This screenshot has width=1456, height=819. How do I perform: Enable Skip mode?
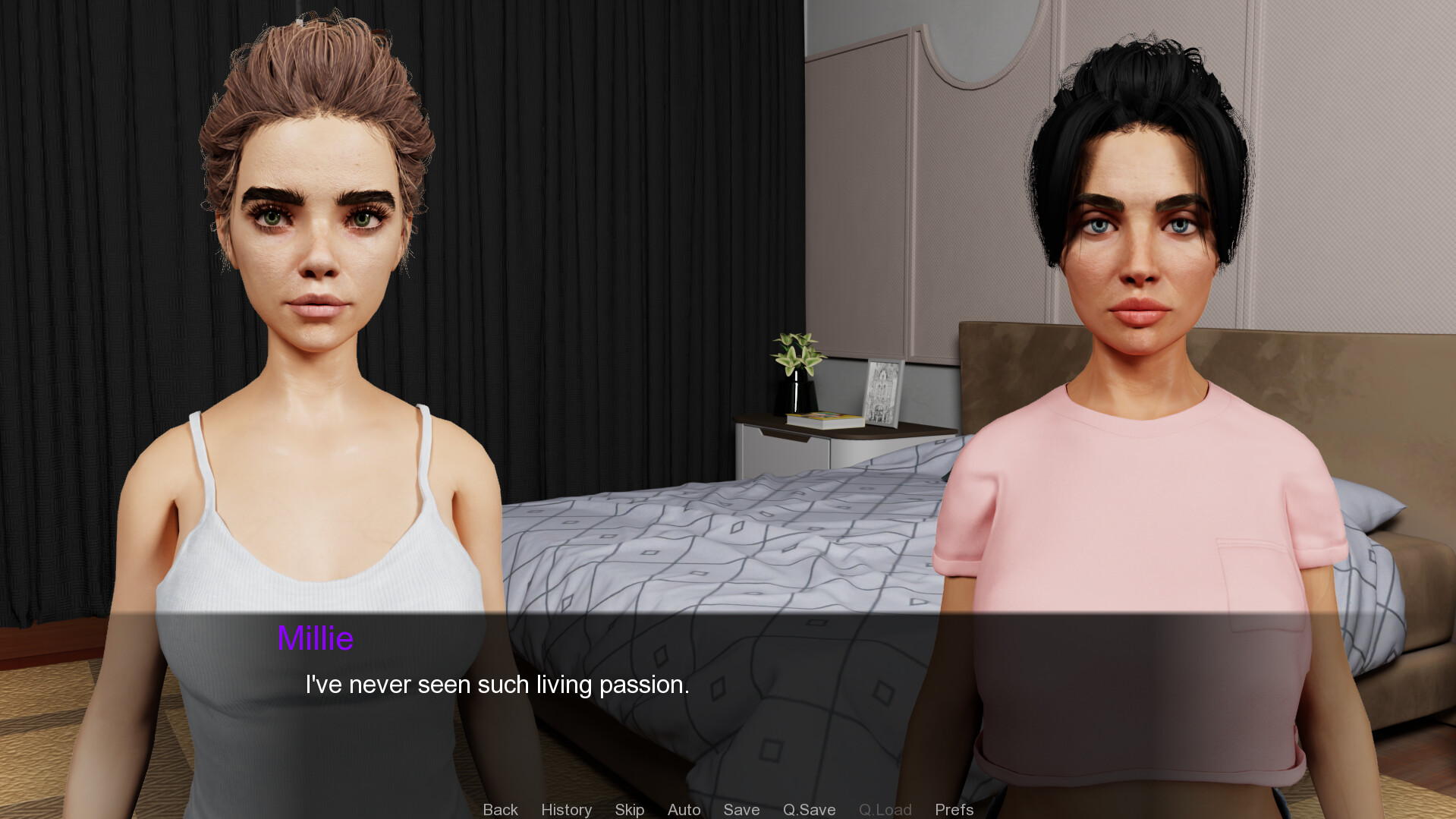pyautogui.click(x=629, y=809)
